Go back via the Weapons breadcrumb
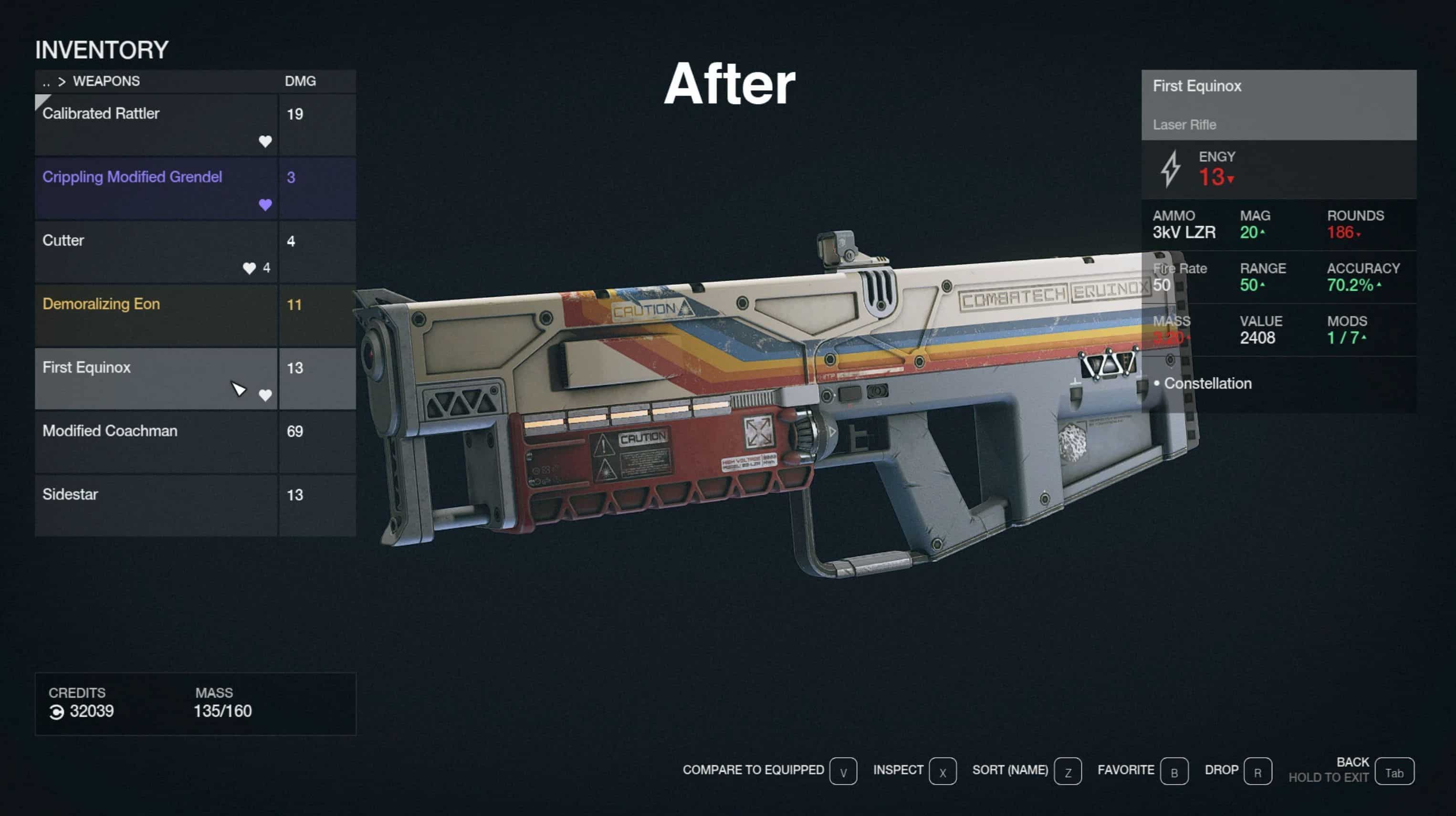Viewport: 1456px width, 816px height. pyautogui.click(x=105, y=82)
